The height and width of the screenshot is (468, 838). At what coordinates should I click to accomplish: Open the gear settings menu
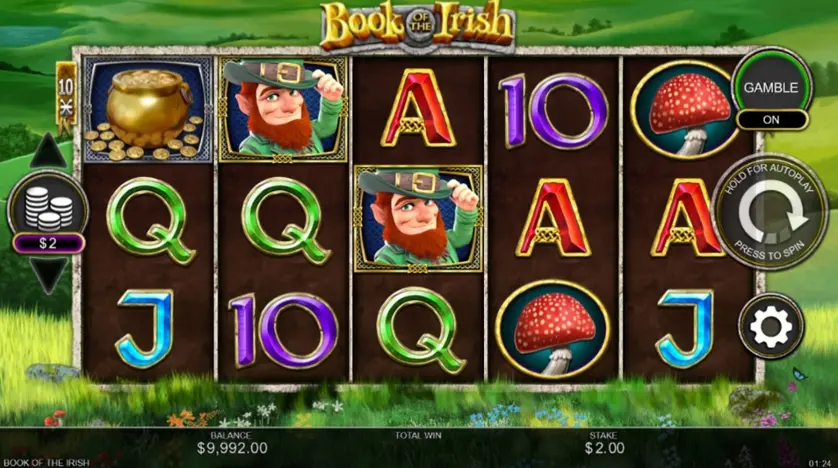(x=771, y=326)
